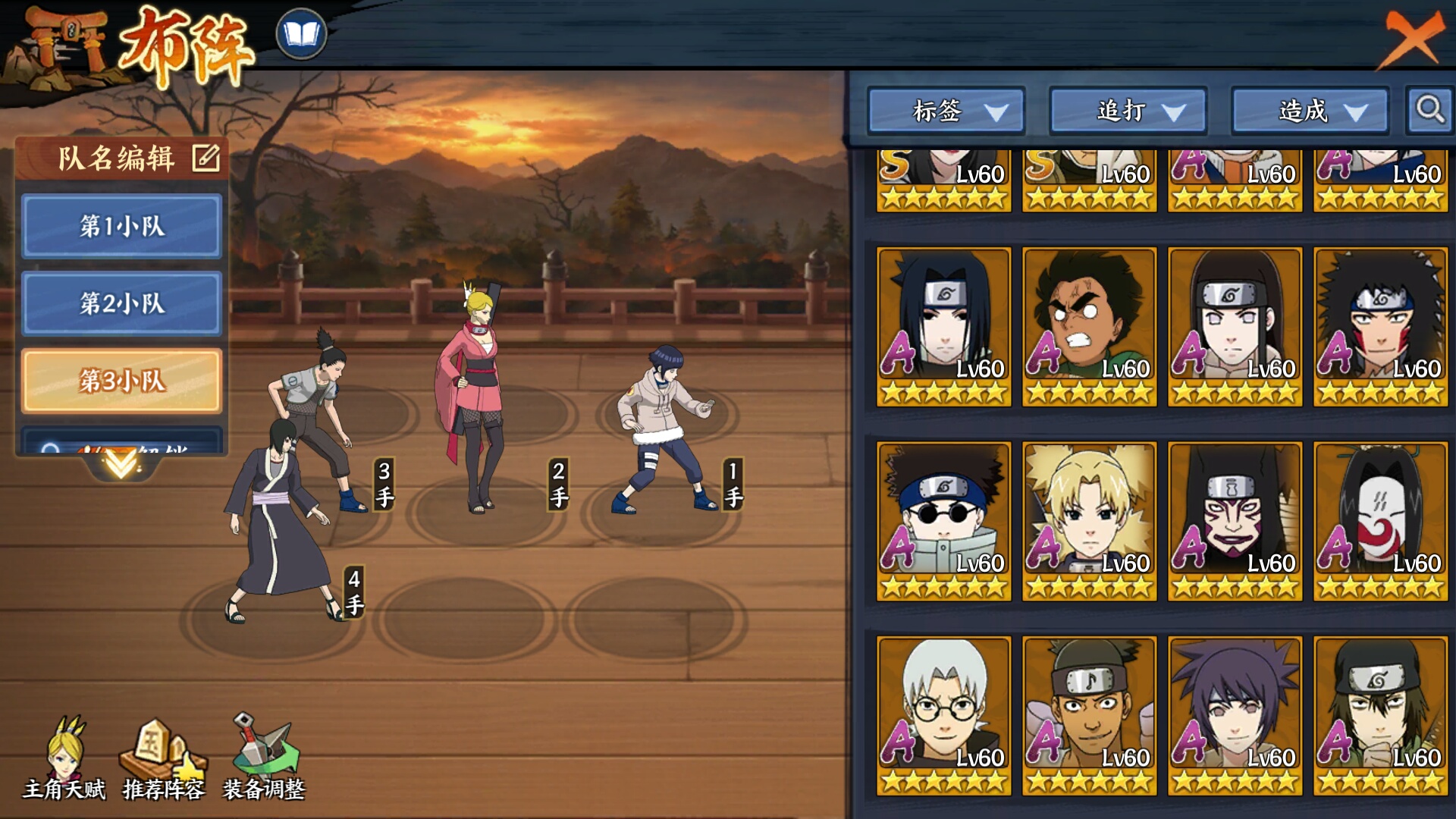The height and width of the screenshot is (819, 1456).
Task: Select the Kankuro face-paint ninja card
Action: click(1235, 521)
